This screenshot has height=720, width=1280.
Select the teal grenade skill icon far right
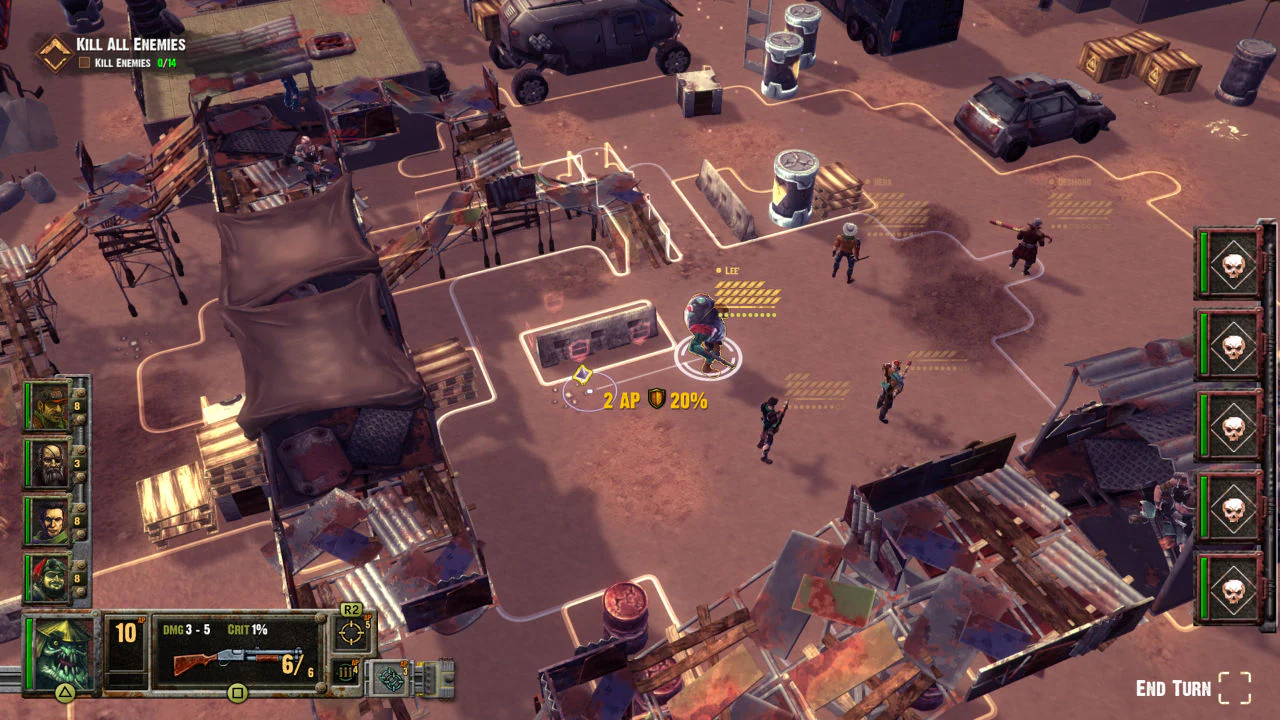point(389,678)
